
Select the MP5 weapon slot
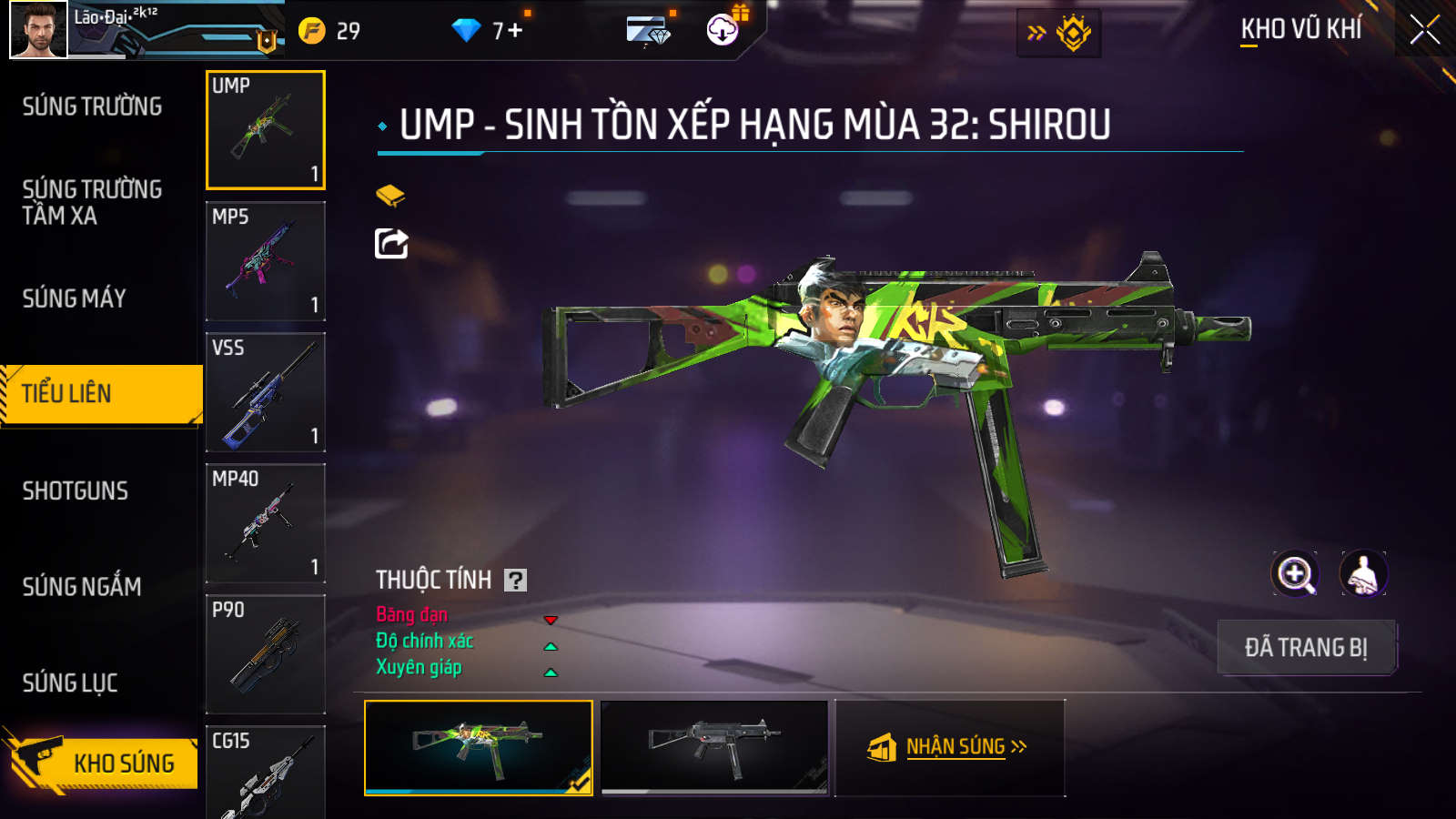coord(266,261)
